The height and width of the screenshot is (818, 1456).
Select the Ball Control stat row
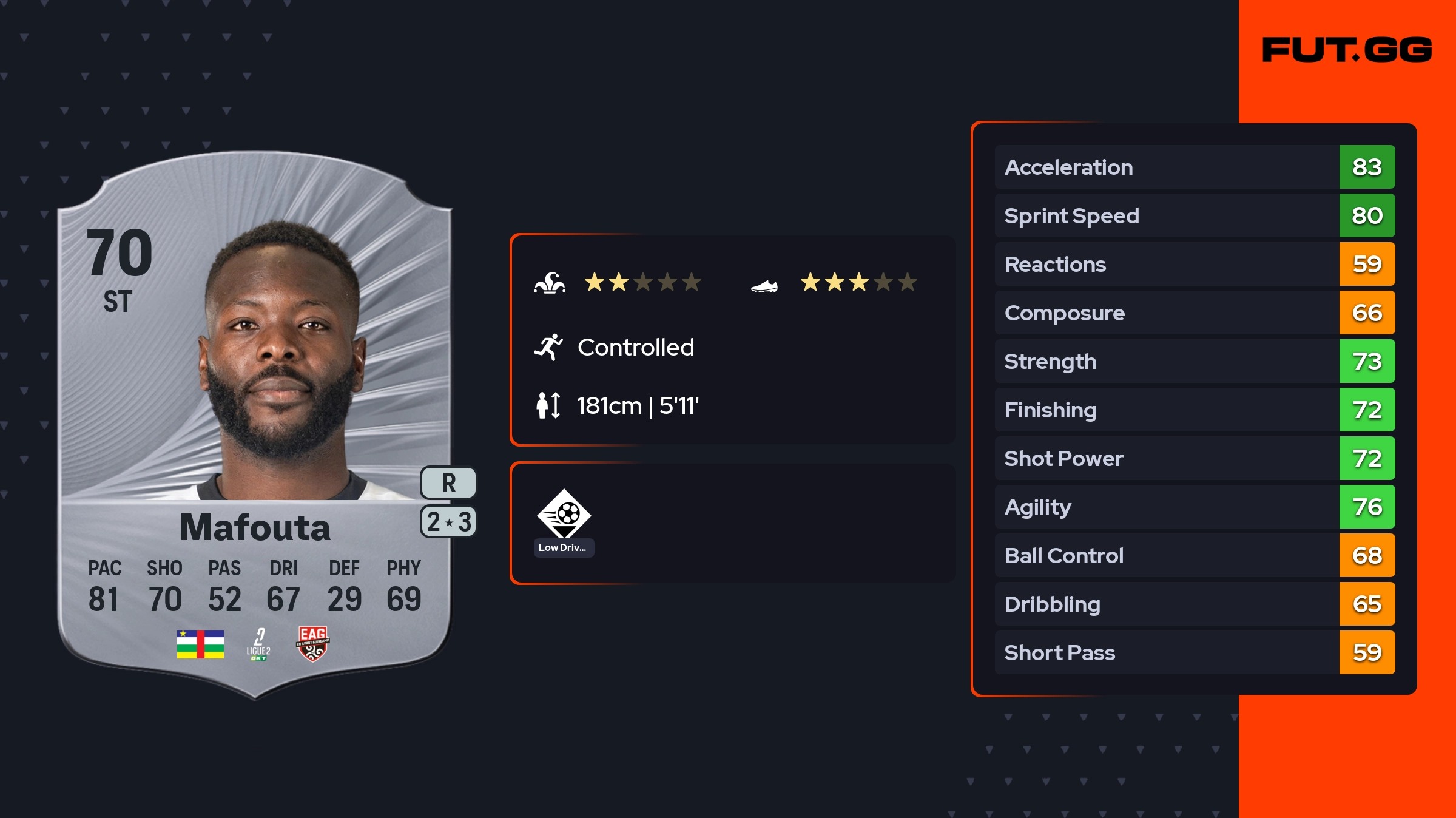pos(1195,555)
